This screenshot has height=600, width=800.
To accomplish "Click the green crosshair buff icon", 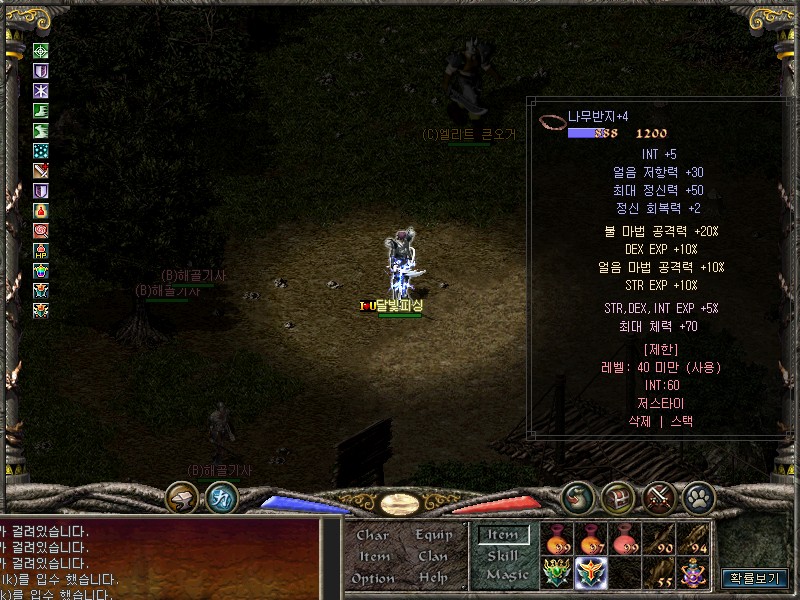I will 41,51.
